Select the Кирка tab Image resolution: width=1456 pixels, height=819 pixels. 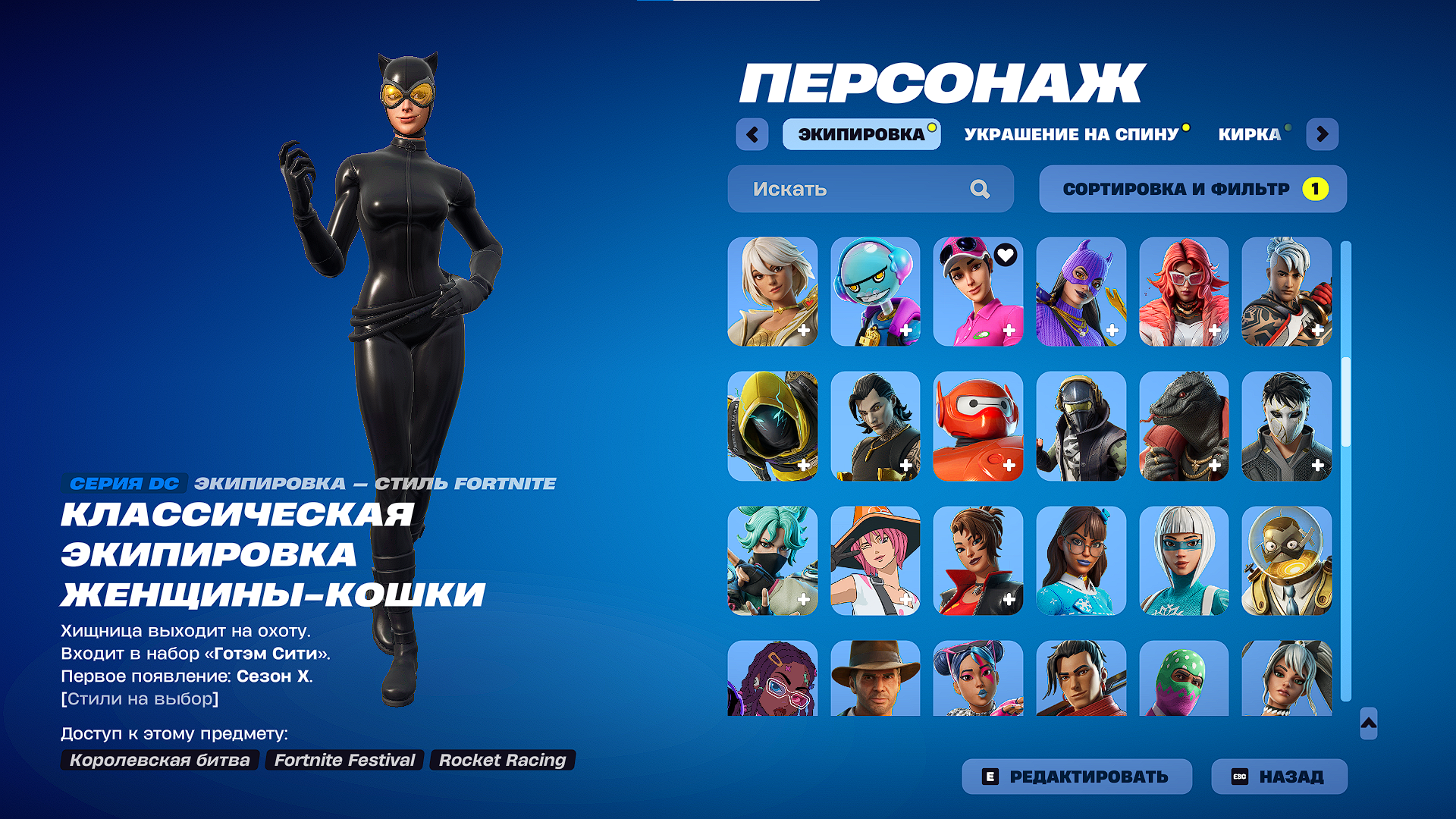coord(1249,134)
